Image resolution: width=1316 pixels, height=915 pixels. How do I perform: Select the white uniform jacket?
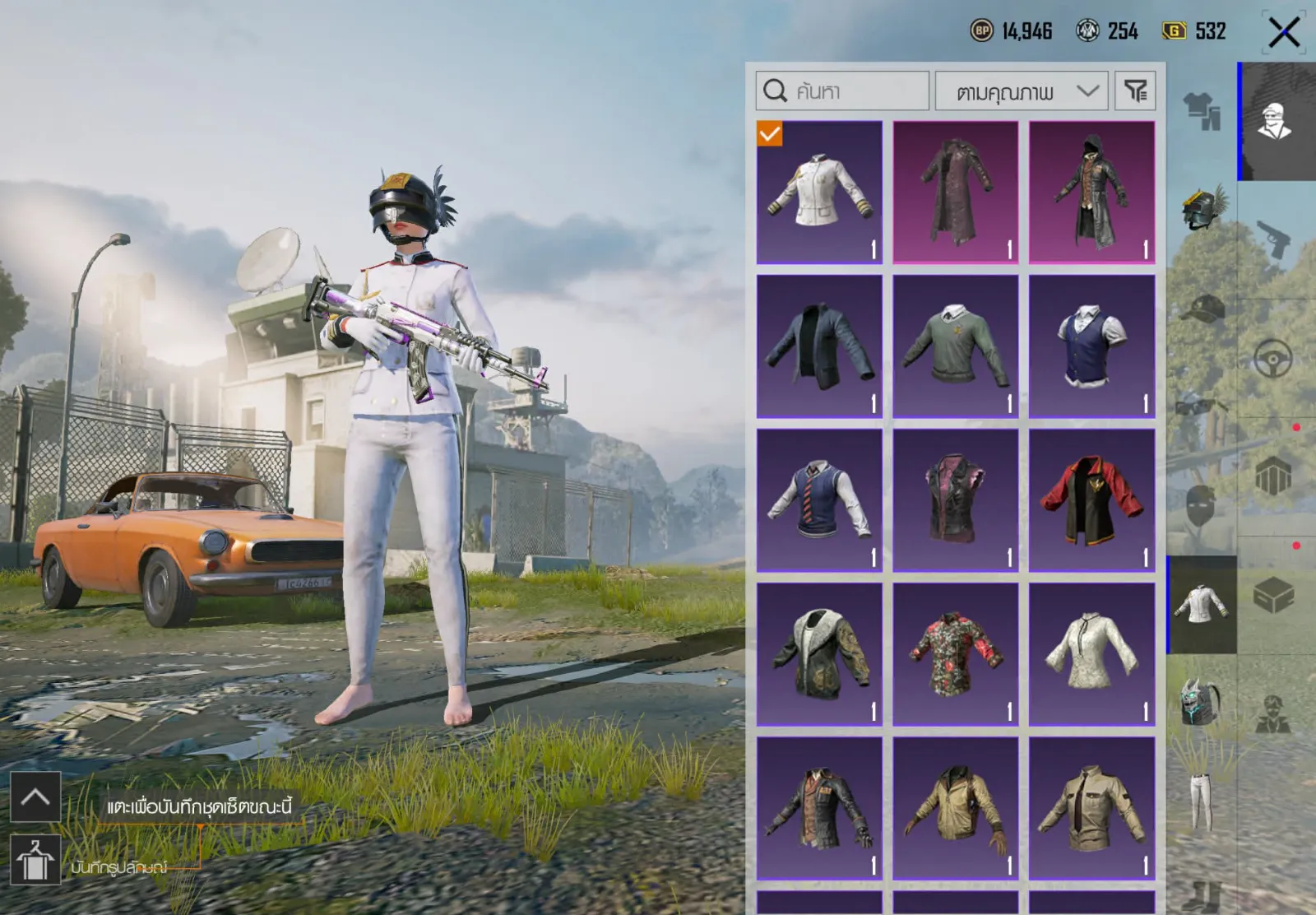(819, 193)
